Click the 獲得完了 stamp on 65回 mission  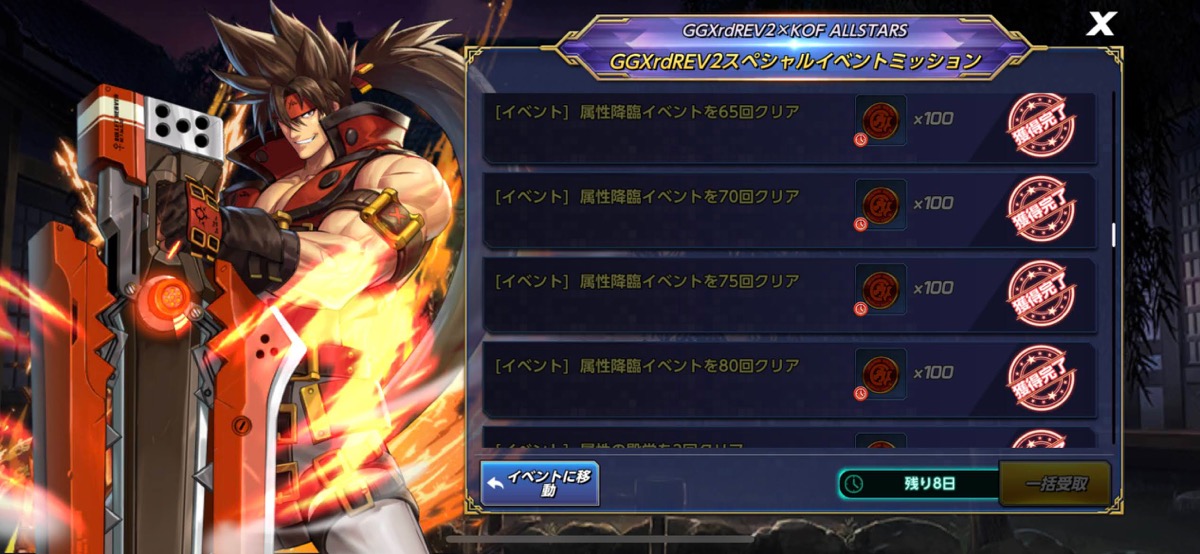click(x=1039, y=125)
